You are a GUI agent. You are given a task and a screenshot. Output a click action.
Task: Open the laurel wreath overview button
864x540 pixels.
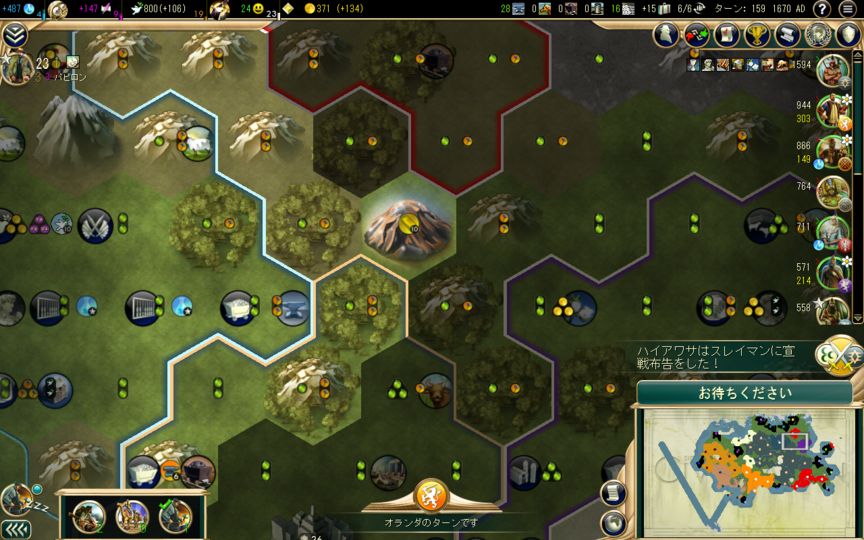point(819,34)
